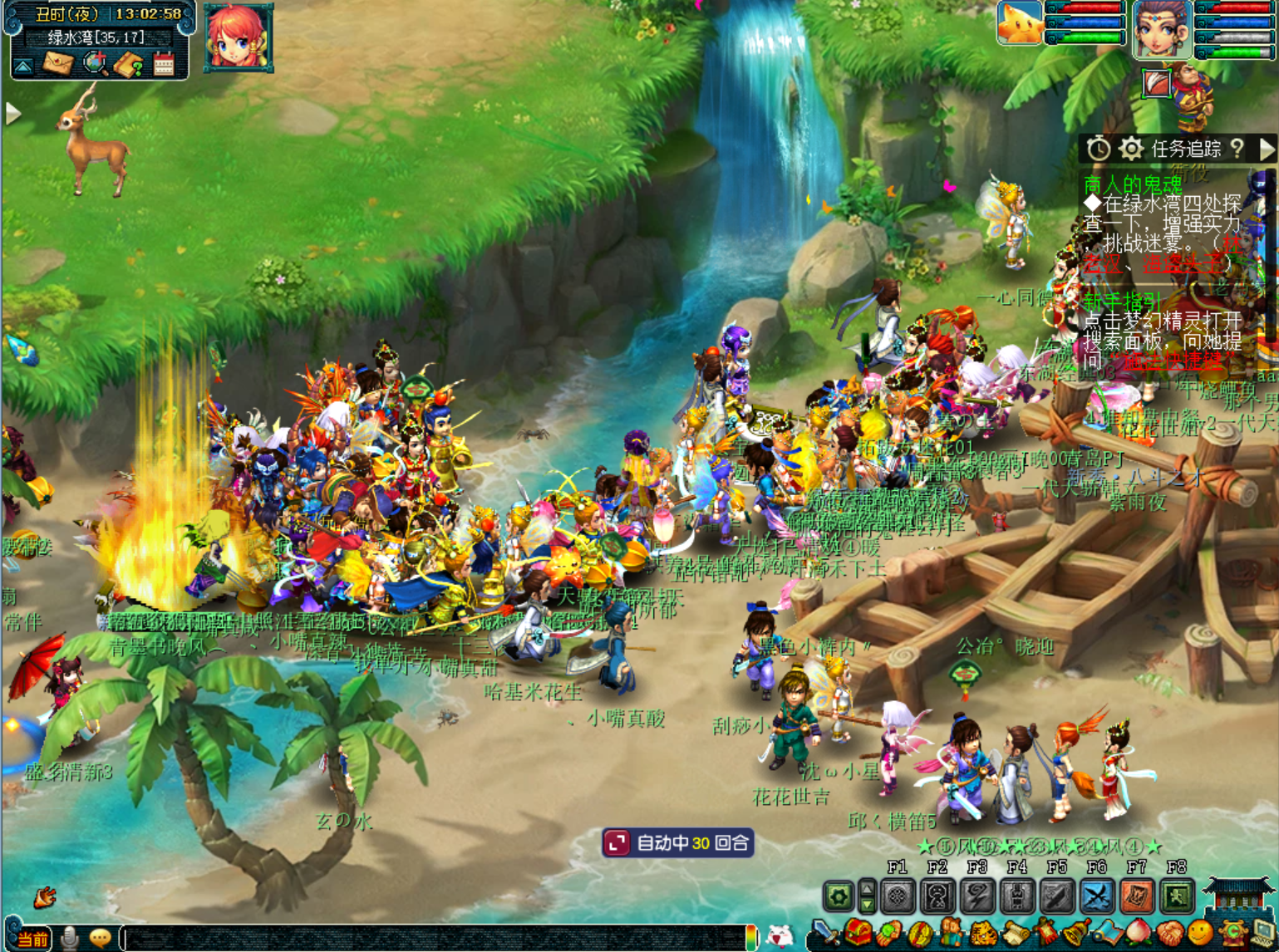The width and height of the screenshot is (1279, 952).
Task: Click the quest tracker stopwatch icon
Action: click(1099, 150)
